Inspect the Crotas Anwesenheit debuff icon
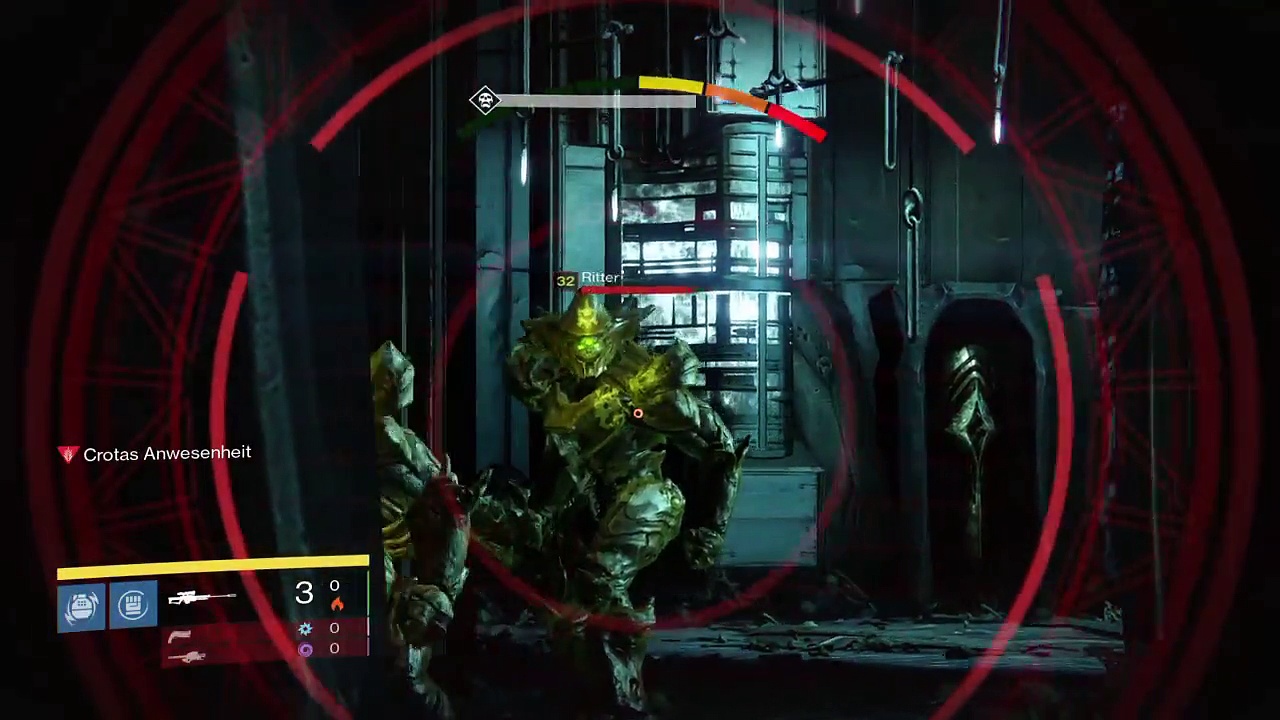 coord(68,454)
